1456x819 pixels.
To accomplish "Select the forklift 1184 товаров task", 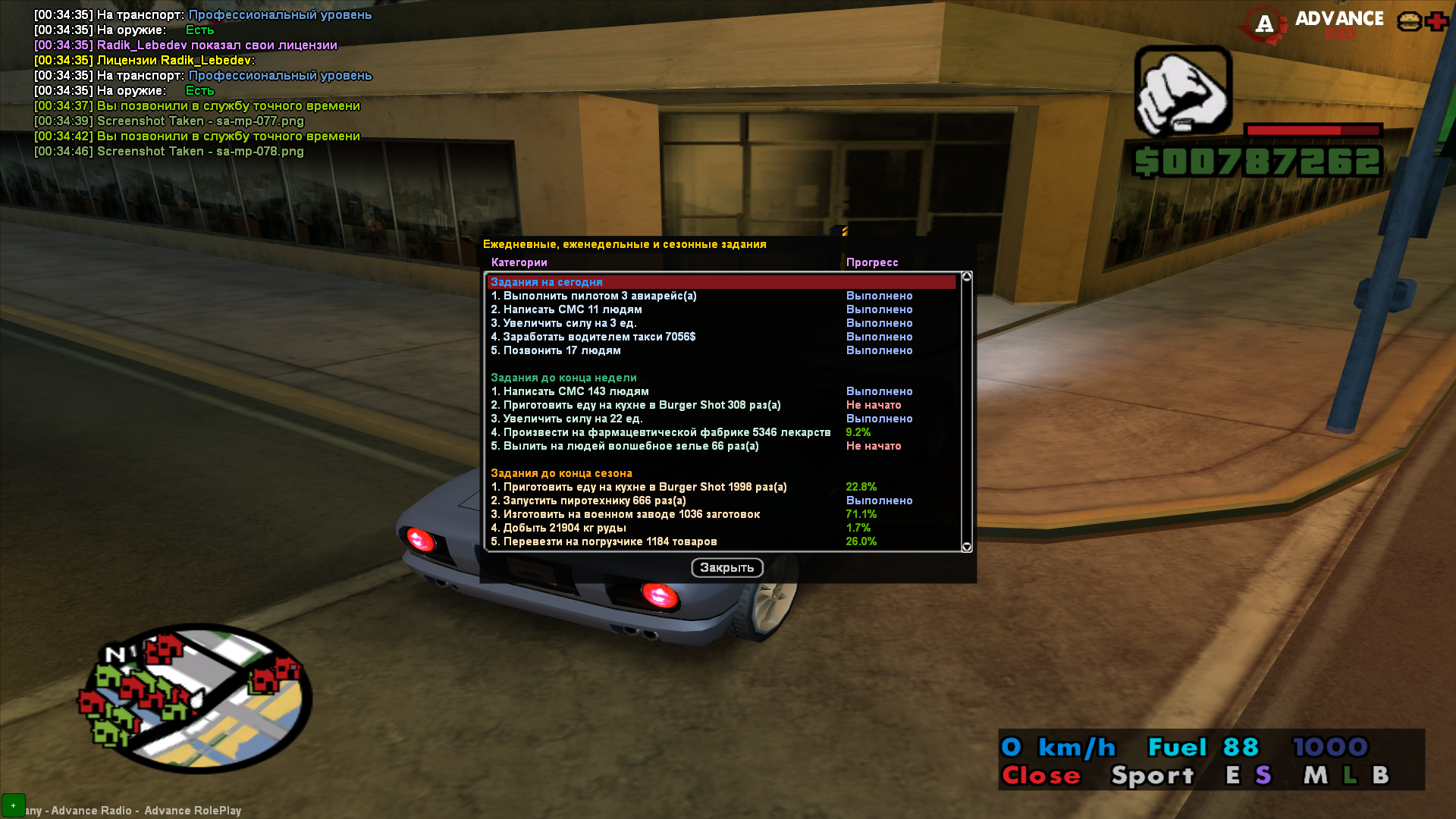I will [x=604, y=541].
